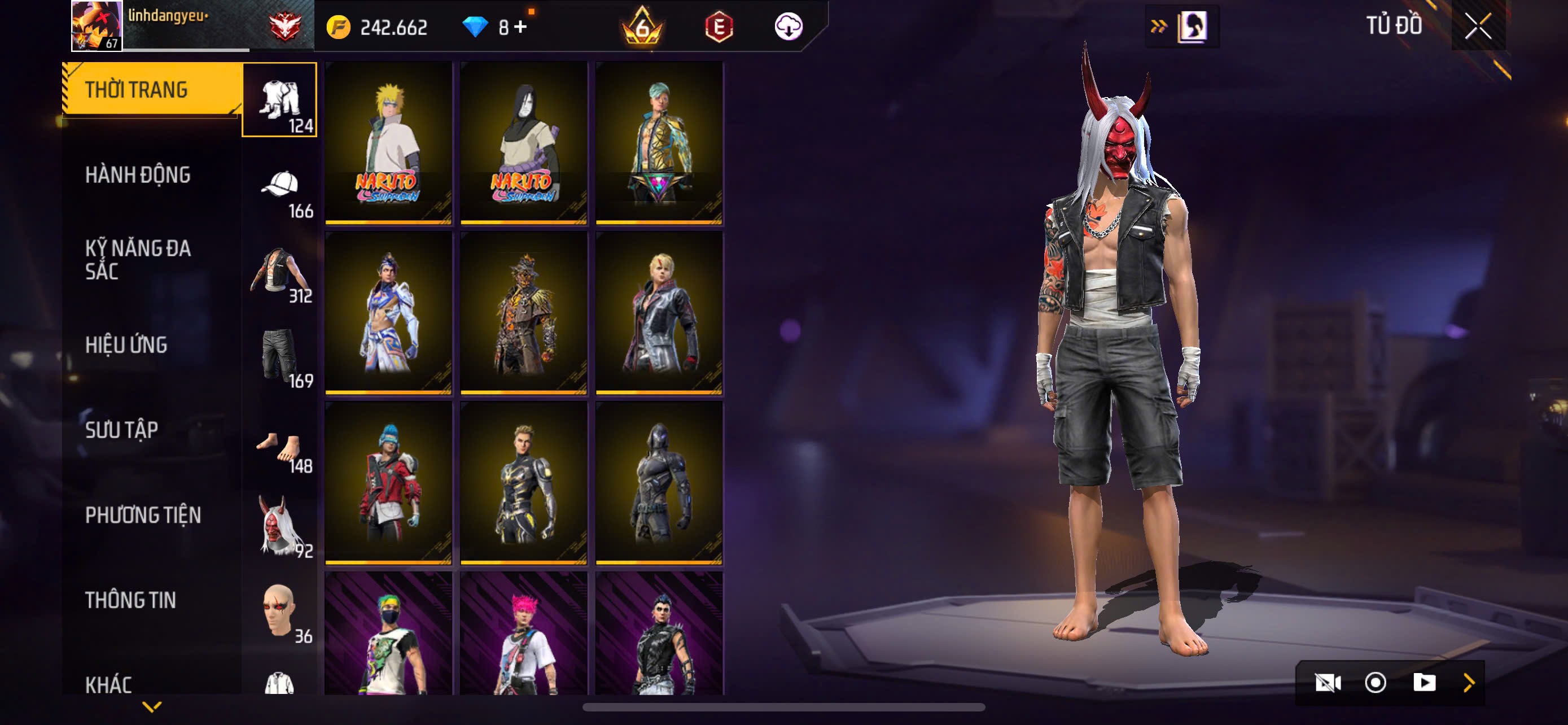
Task: Open the red oni mask category
Action: pyautogui.click(x=280, y=526)
